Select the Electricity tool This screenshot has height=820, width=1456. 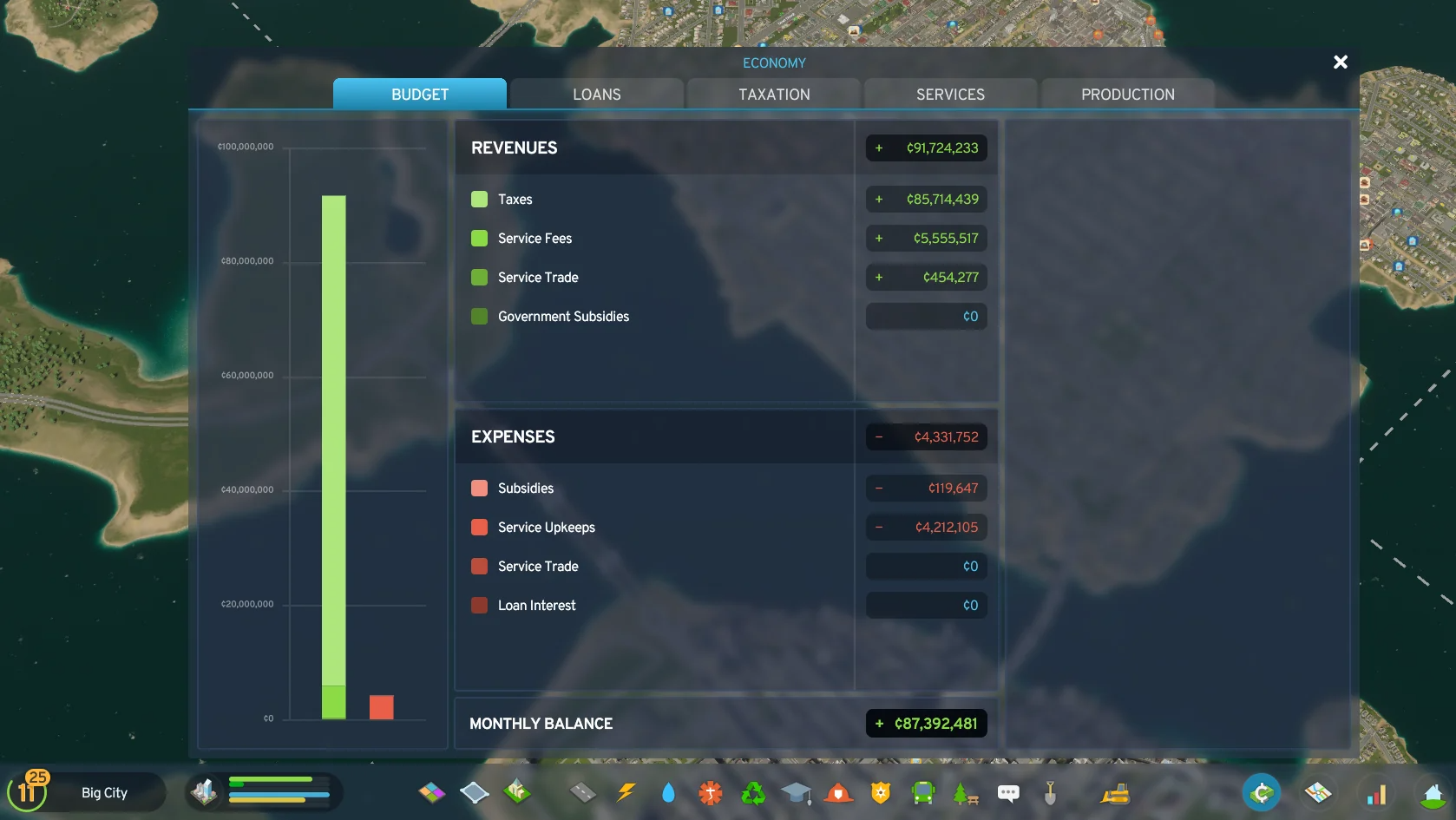coord(625,792)
